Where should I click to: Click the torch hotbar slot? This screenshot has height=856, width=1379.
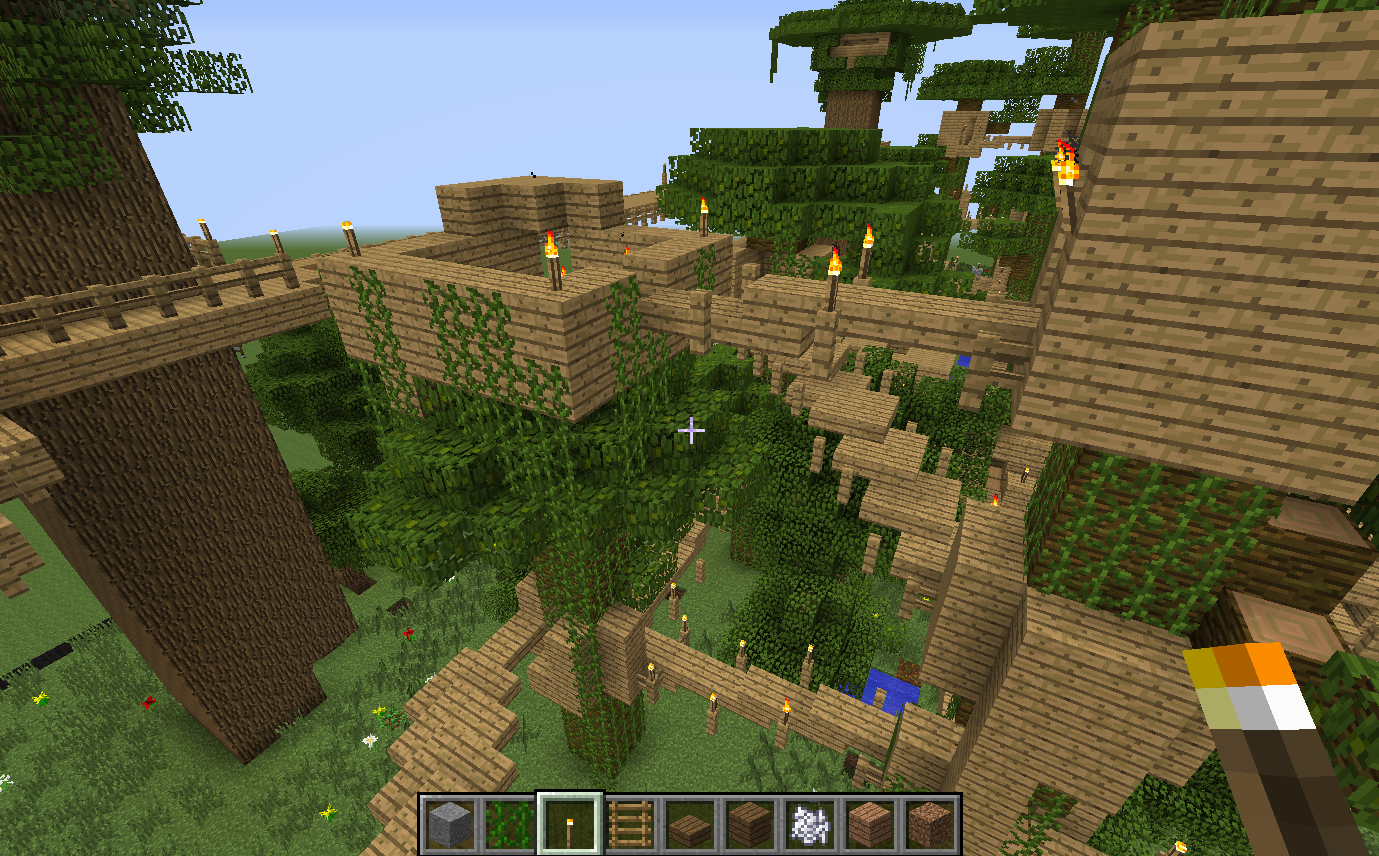tap(570, 824)
